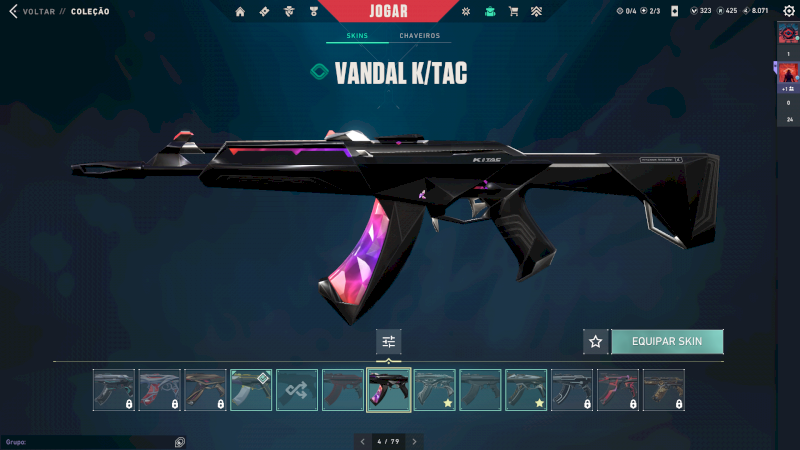Select the random shuffle skin tile
Screen dimensions: 800x450
297,390
